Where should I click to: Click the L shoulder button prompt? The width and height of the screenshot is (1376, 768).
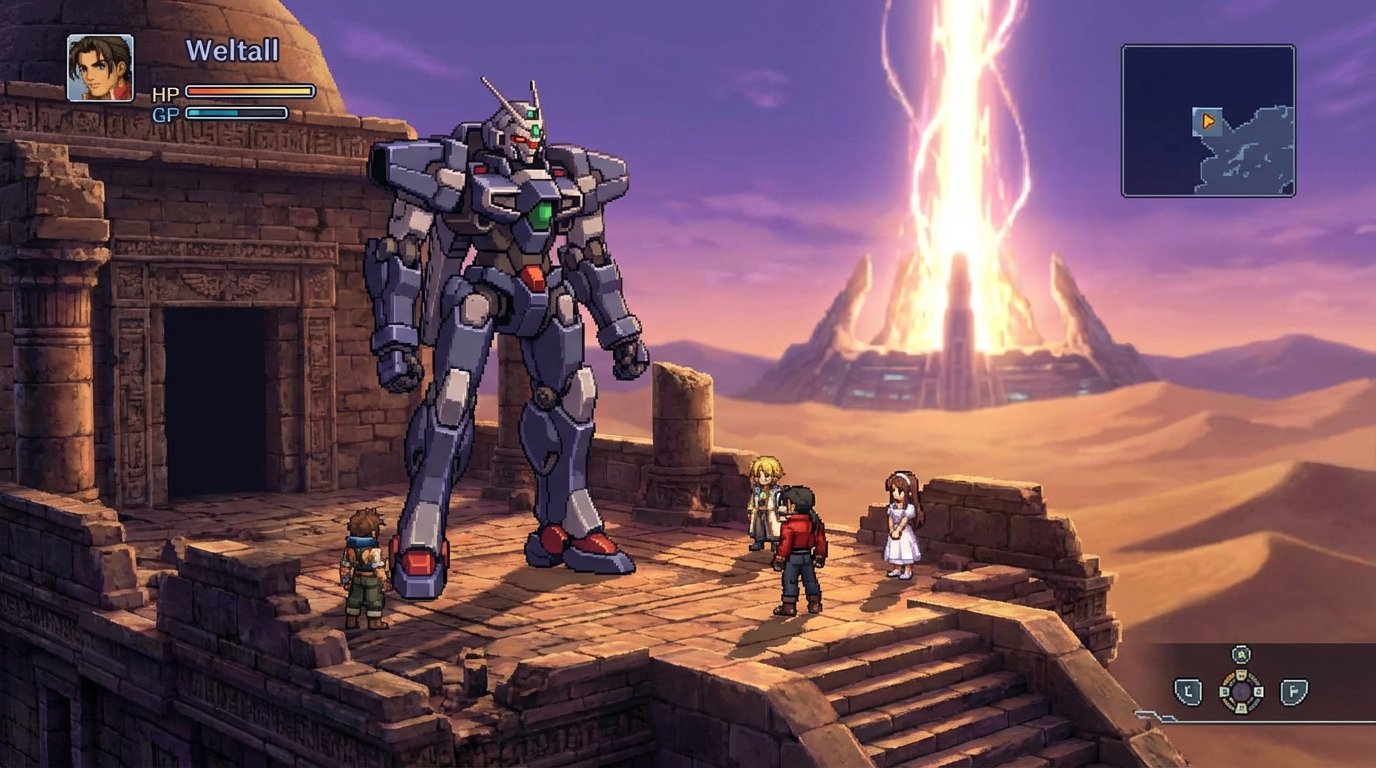(x=1188, y=691)
